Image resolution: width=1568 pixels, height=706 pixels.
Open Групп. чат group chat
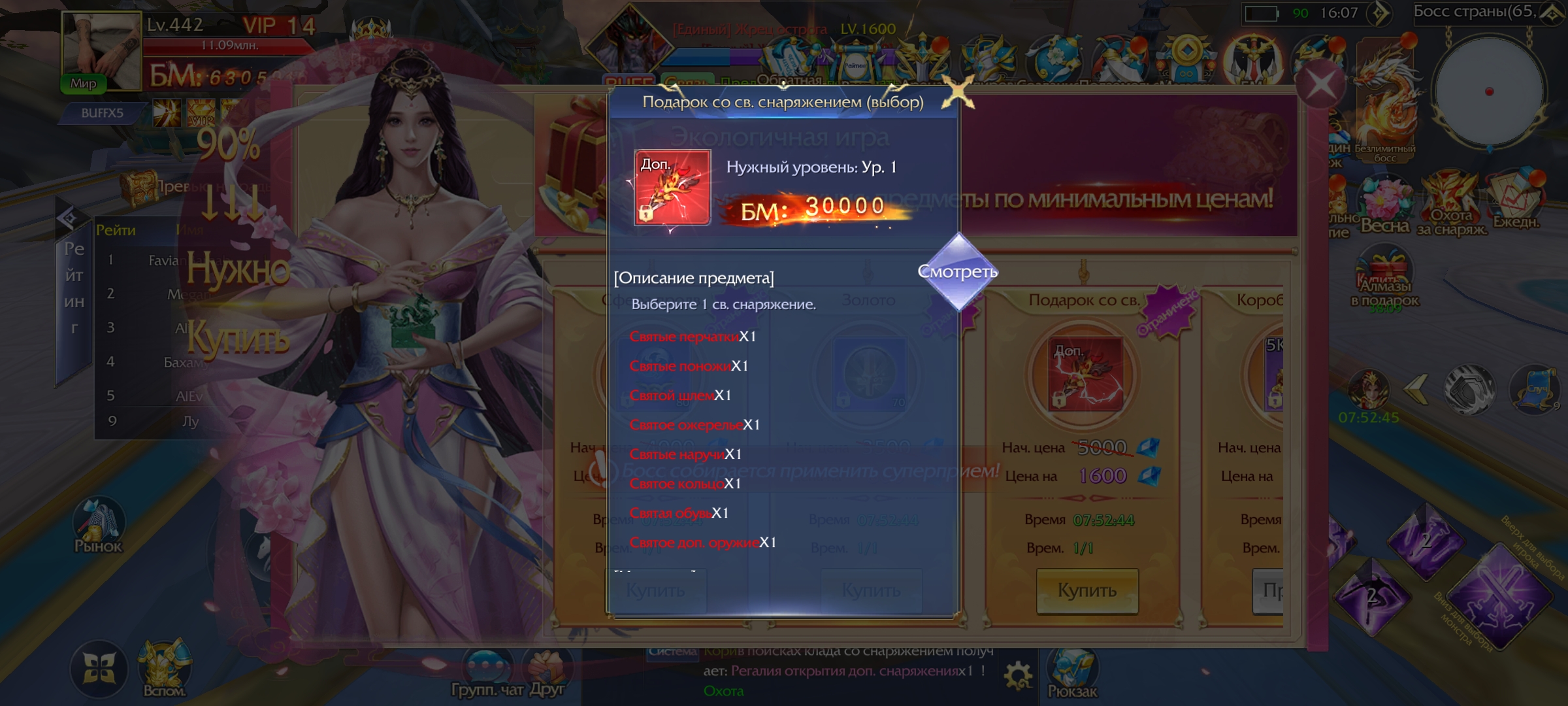pos(487,673)
